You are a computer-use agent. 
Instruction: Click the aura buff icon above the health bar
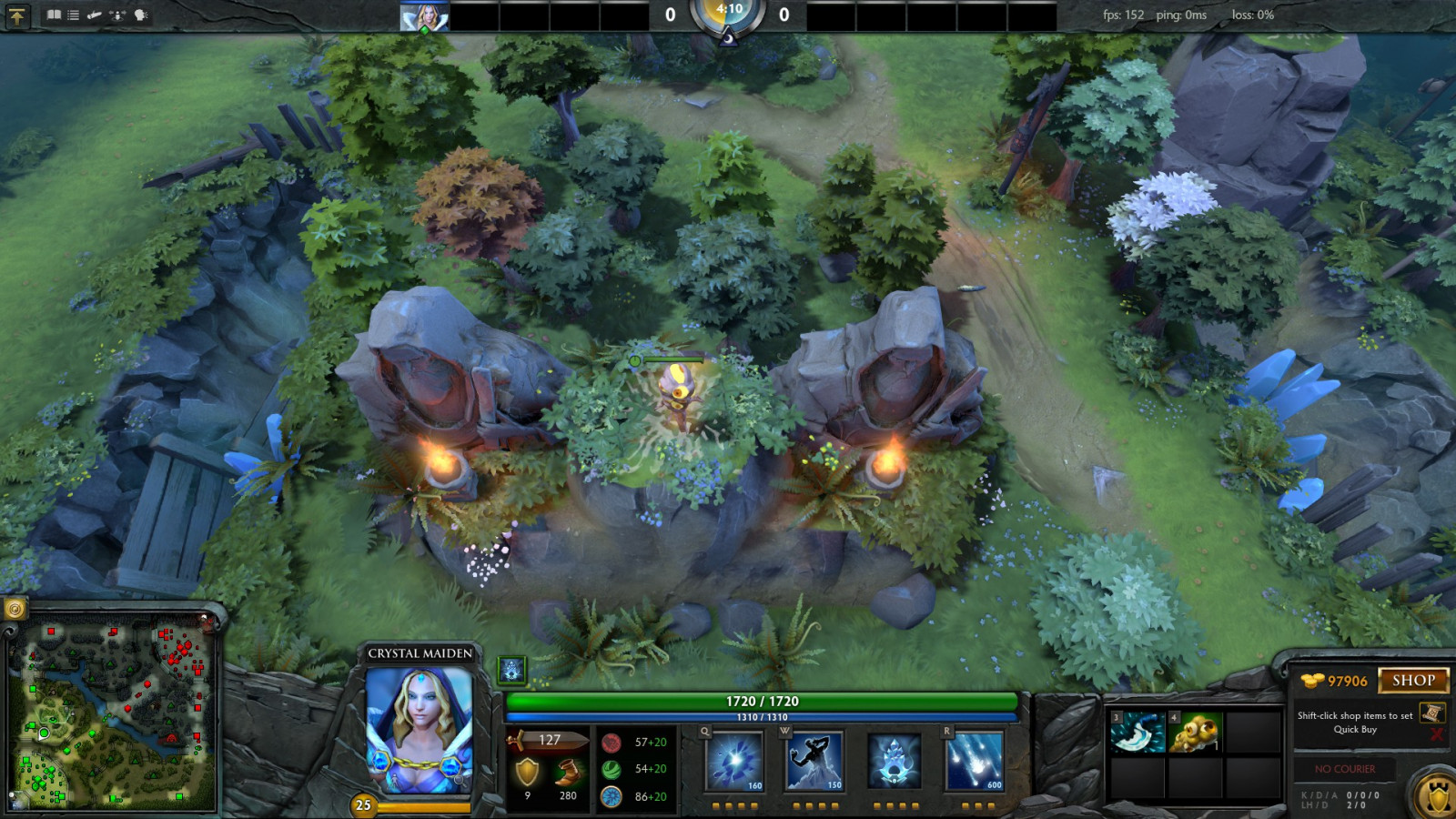[x=512, y=671]
